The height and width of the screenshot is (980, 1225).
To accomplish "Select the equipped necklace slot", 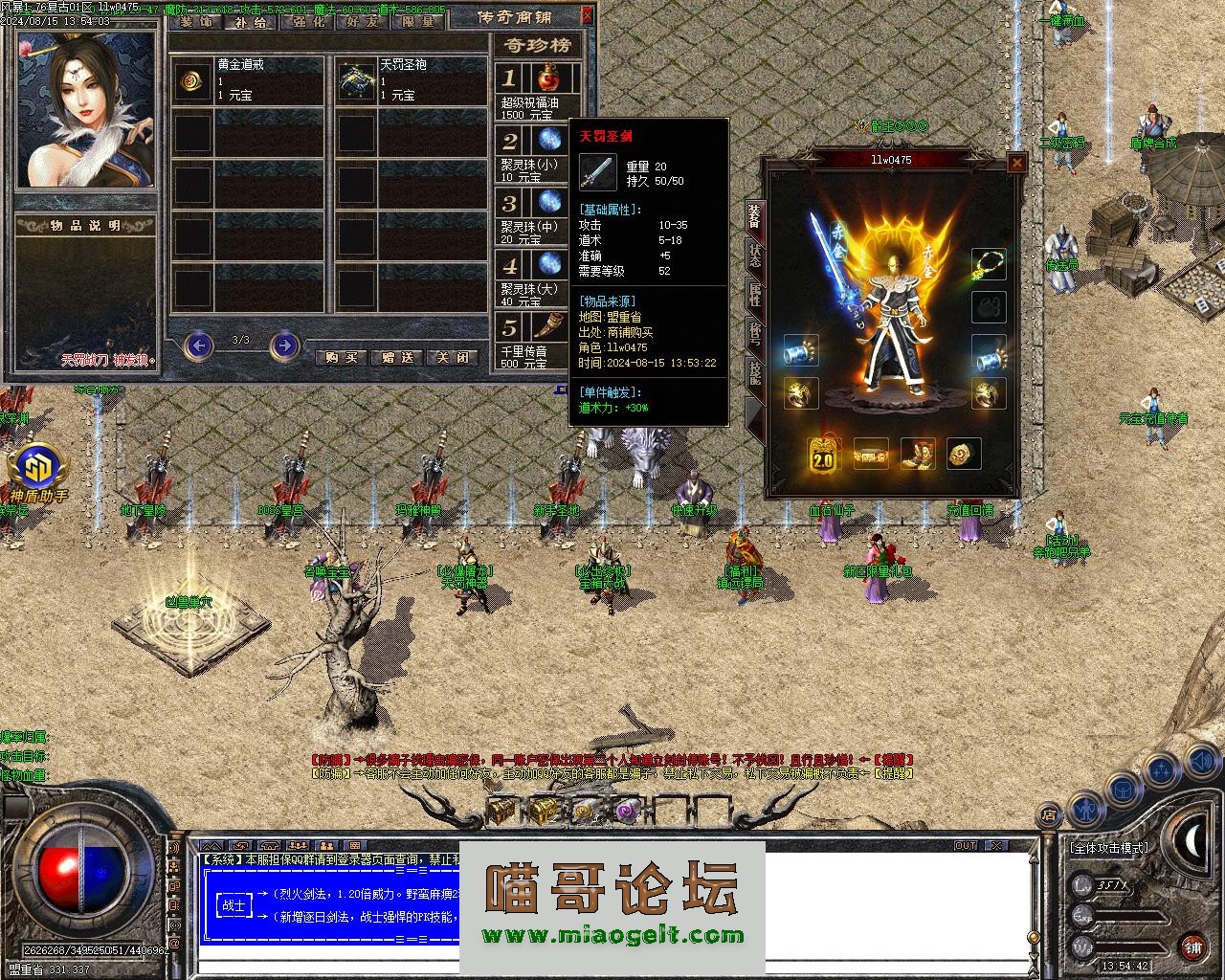I will 990,264.
